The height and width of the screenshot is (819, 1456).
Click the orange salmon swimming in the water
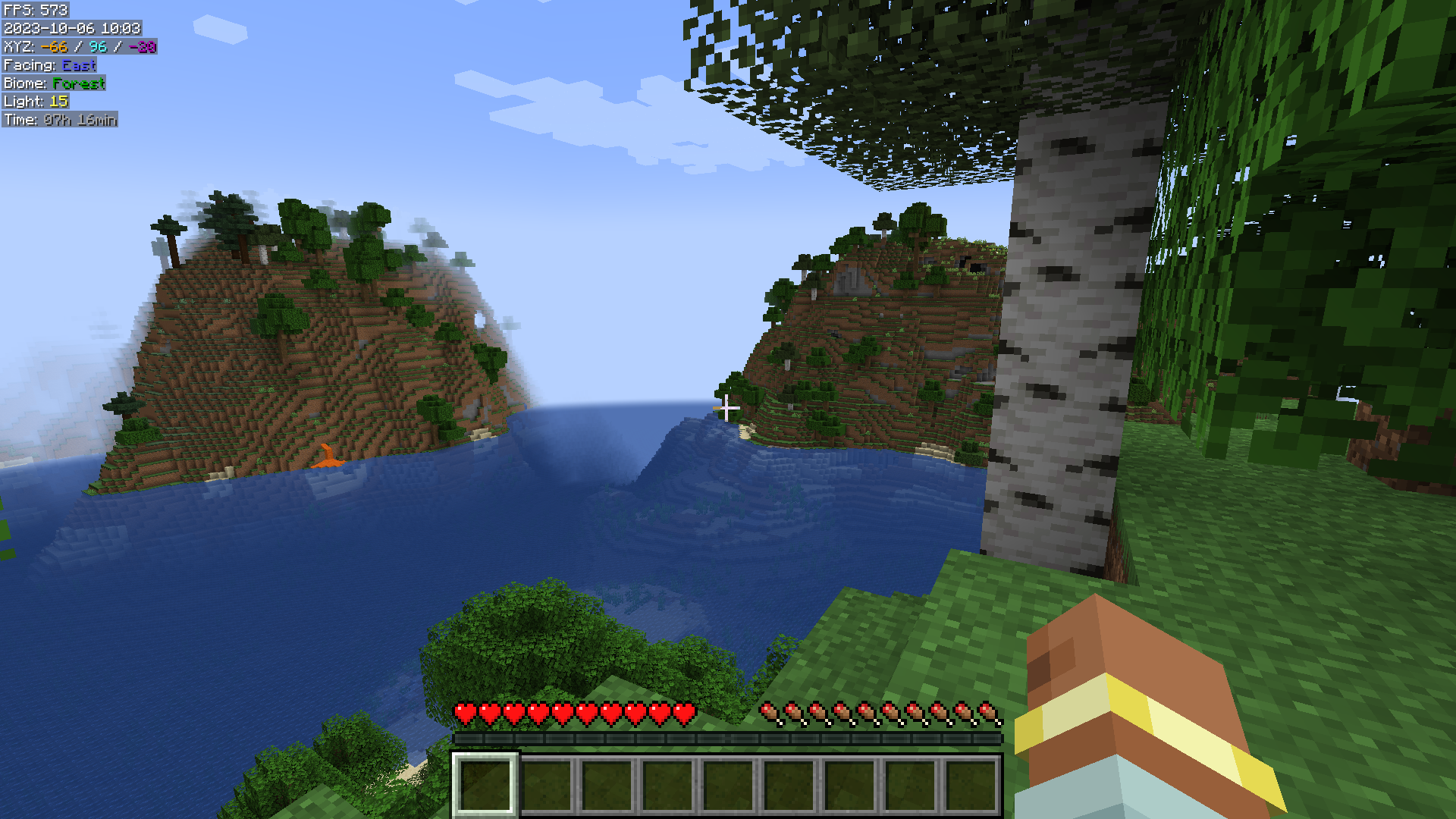(x=329, y=456)
